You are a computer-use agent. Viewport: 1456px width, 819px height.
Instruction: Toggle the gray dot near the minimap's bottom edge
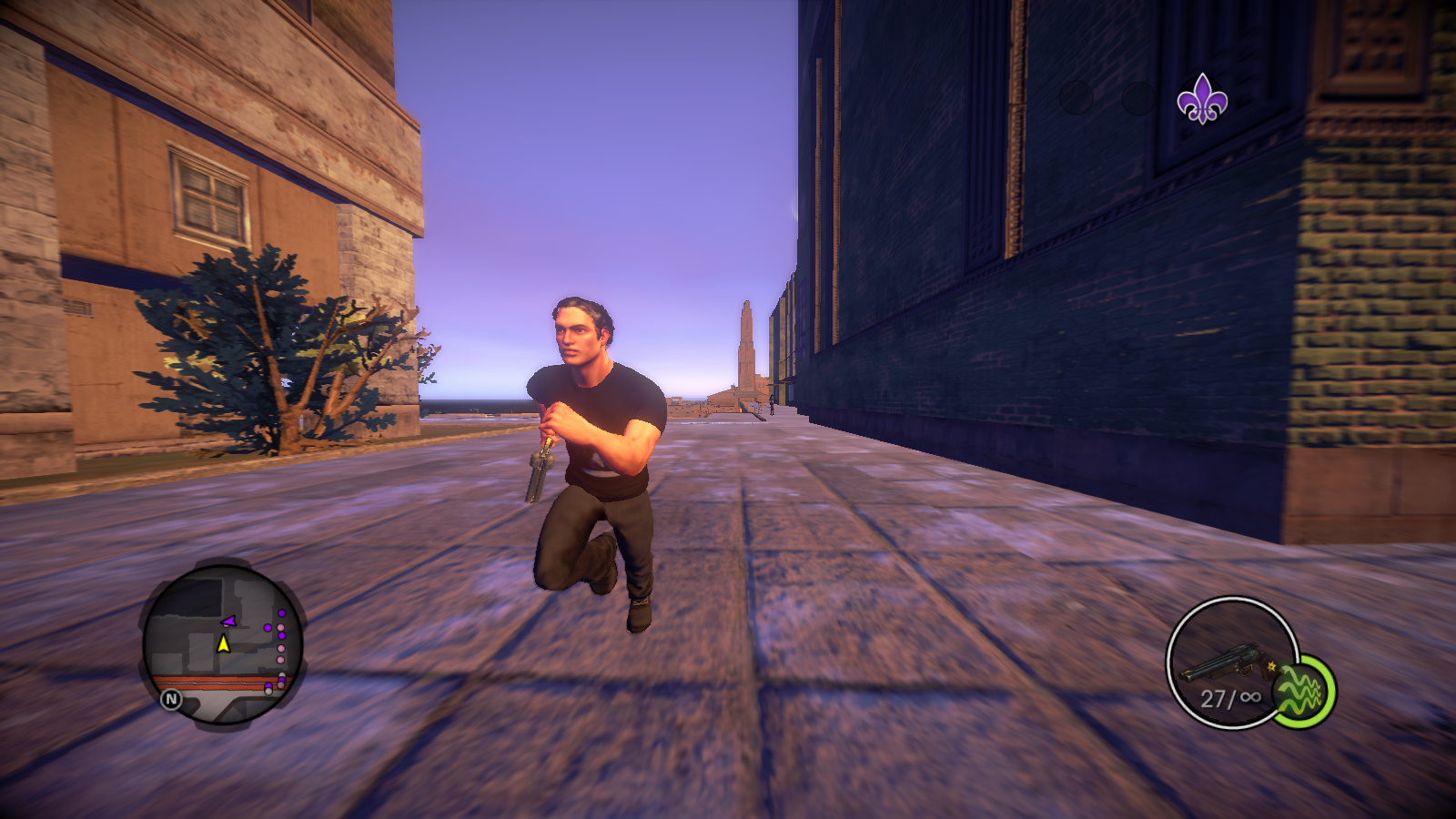tap(268, 692)
